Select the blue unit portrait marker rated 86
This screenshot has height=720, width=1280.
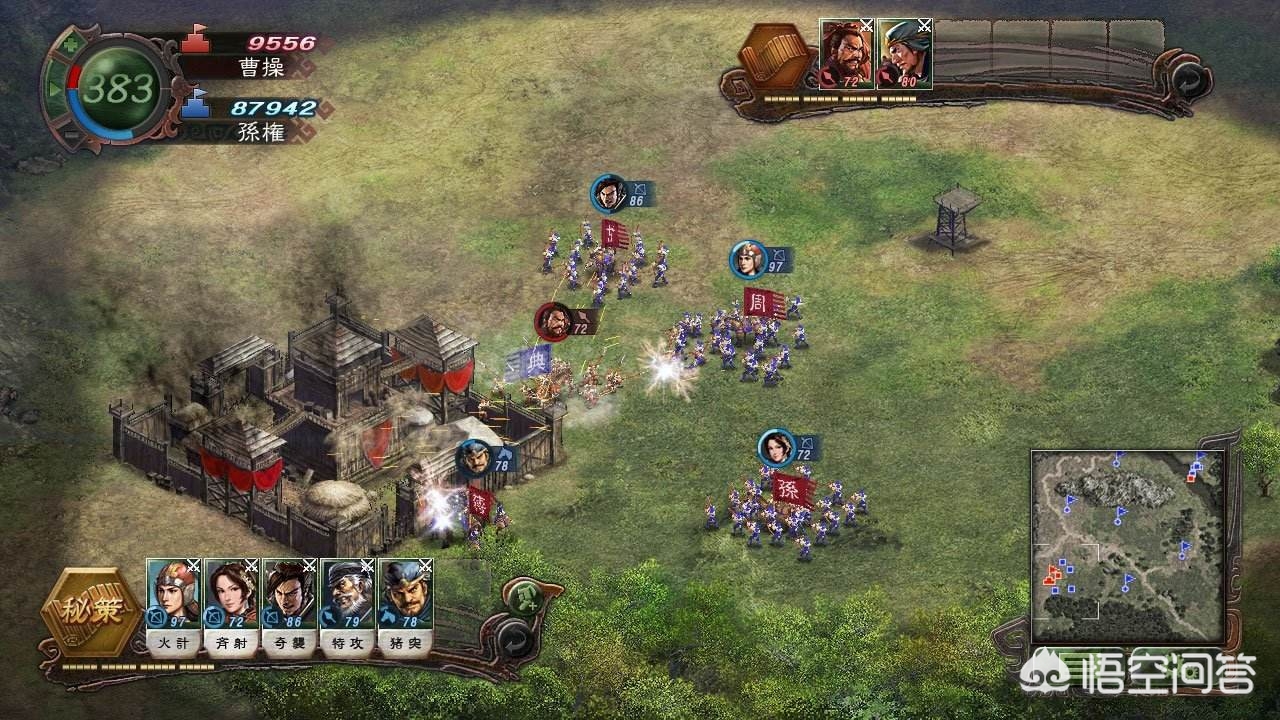(x=608, y=193)
